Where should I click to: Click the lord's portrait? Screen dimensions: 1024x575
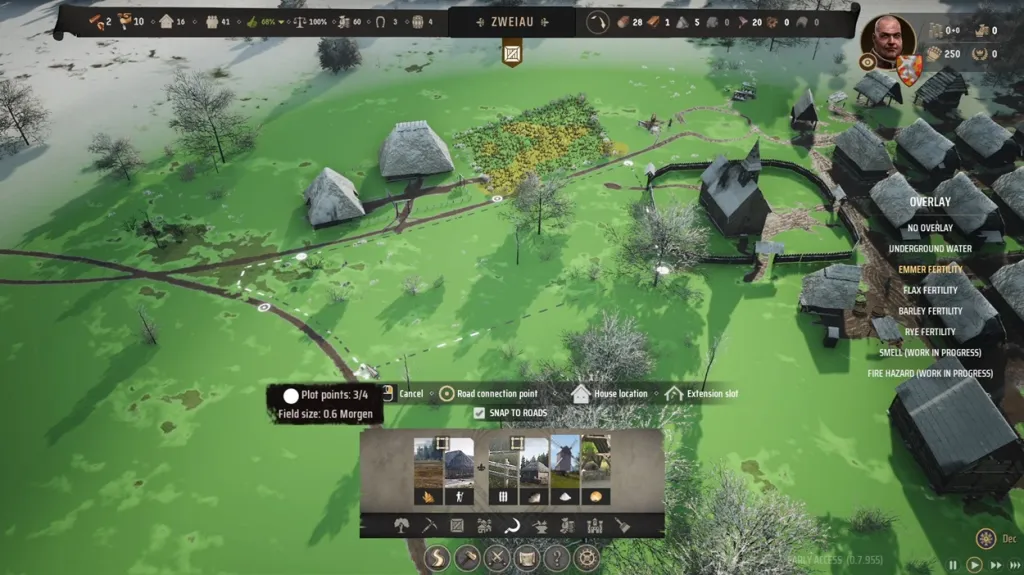886,39
